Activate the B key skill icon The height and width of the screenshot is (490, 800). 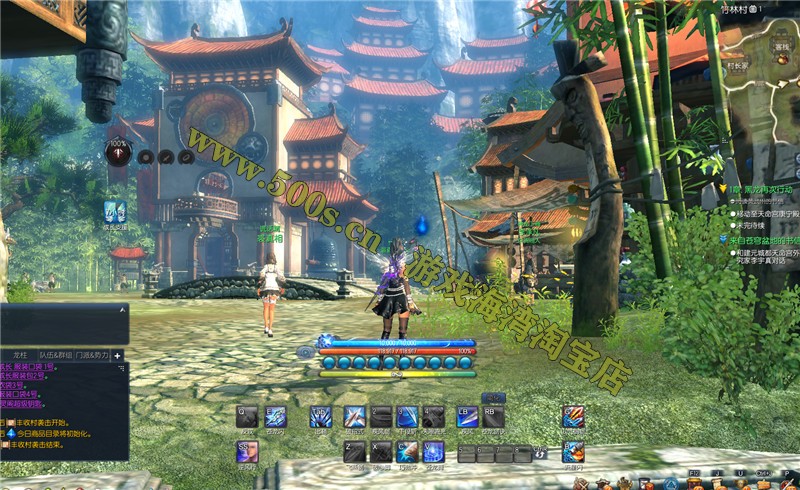[573, 452]
